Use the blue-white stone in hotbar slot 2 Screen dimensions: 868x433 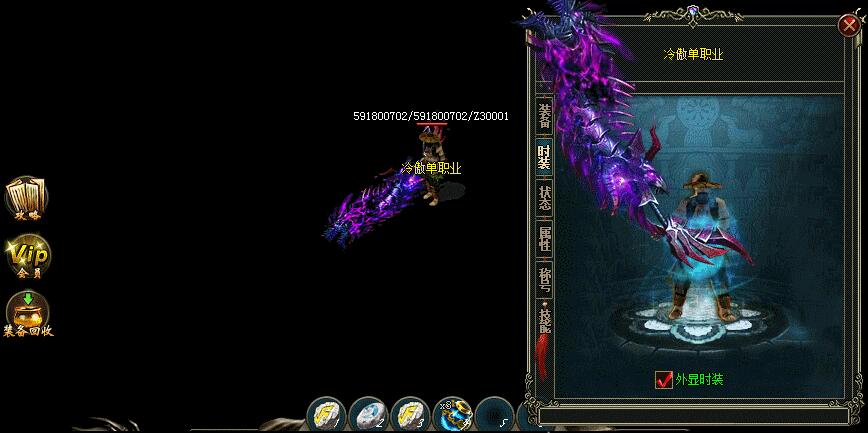[368, 414]
